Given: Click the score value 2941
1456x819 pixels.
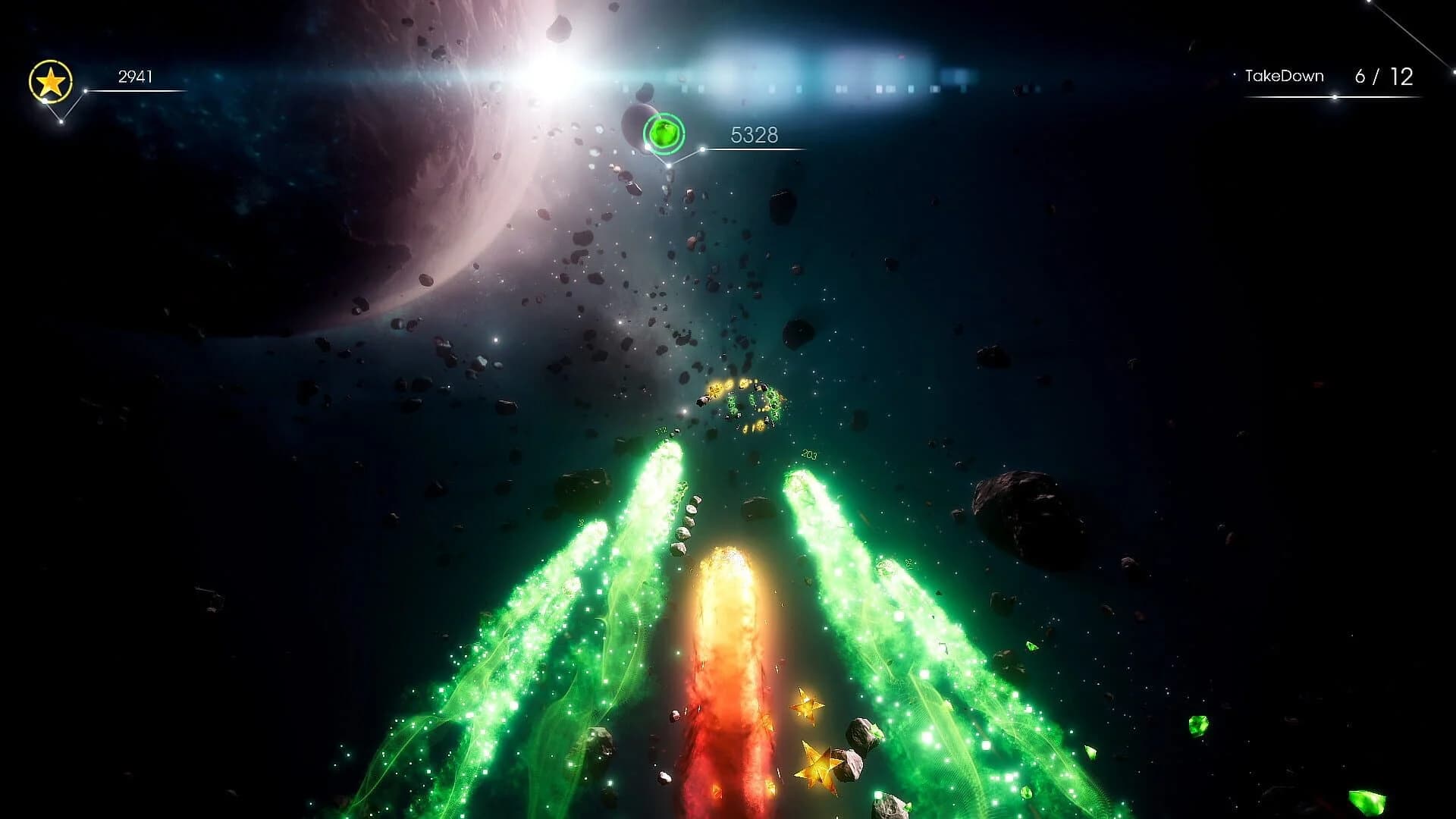Looking at the screenshot, I should coord(135,76).
